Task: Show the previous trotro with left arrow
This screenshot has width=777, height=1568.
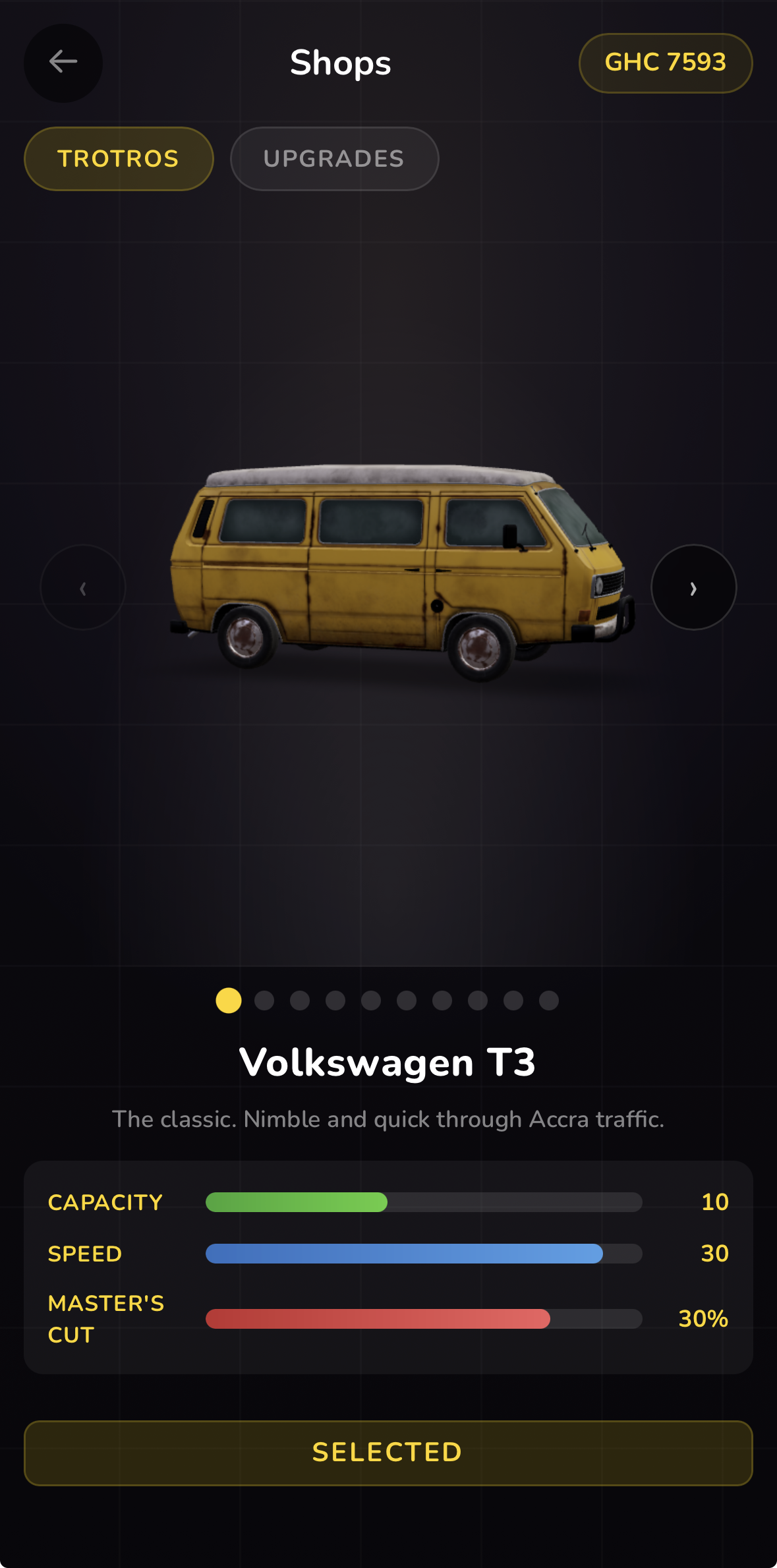Action: [83, 587]
